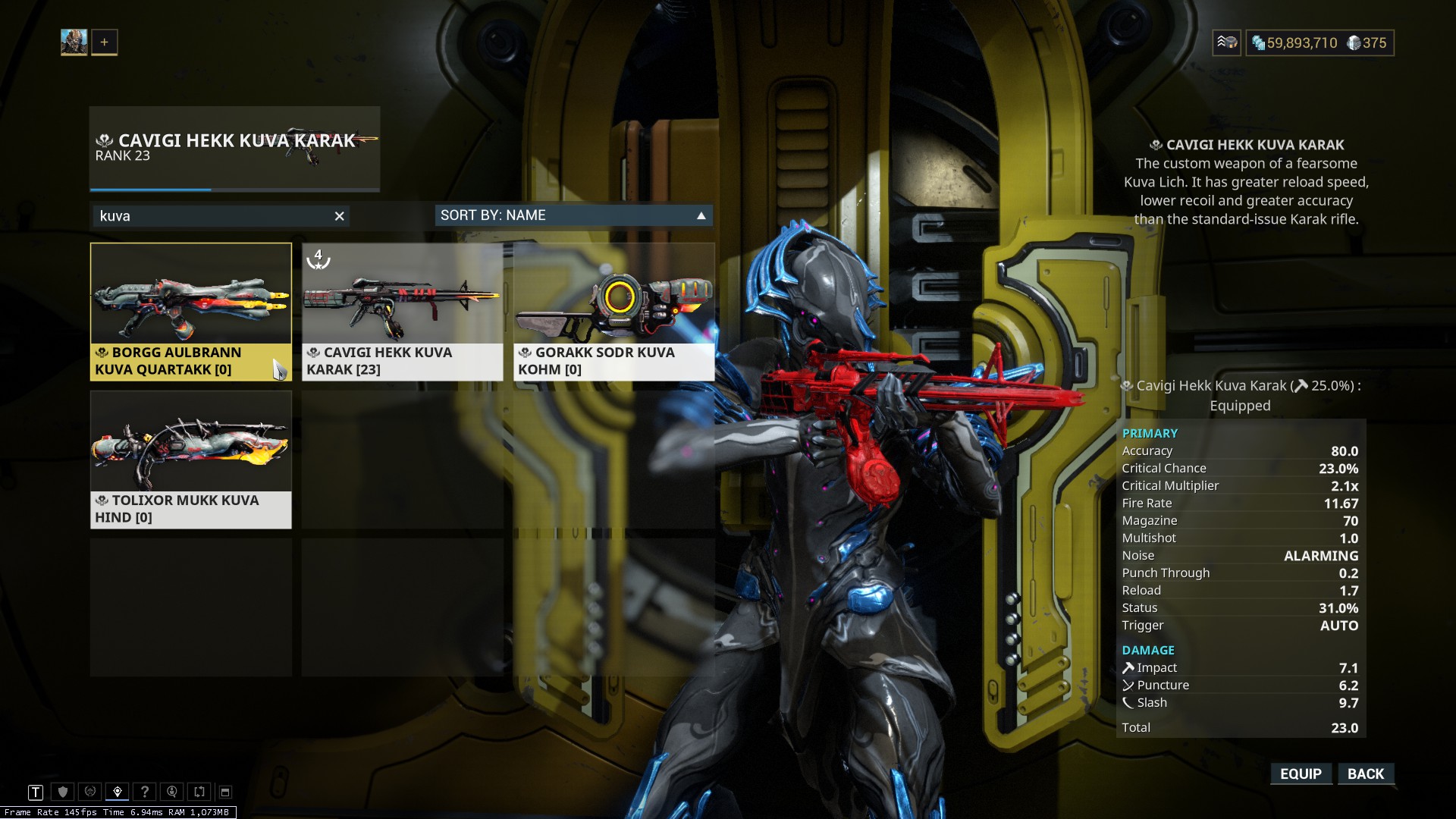Open the chat T button
Screen dimensions: 1456x819
(x=36, y=792)
